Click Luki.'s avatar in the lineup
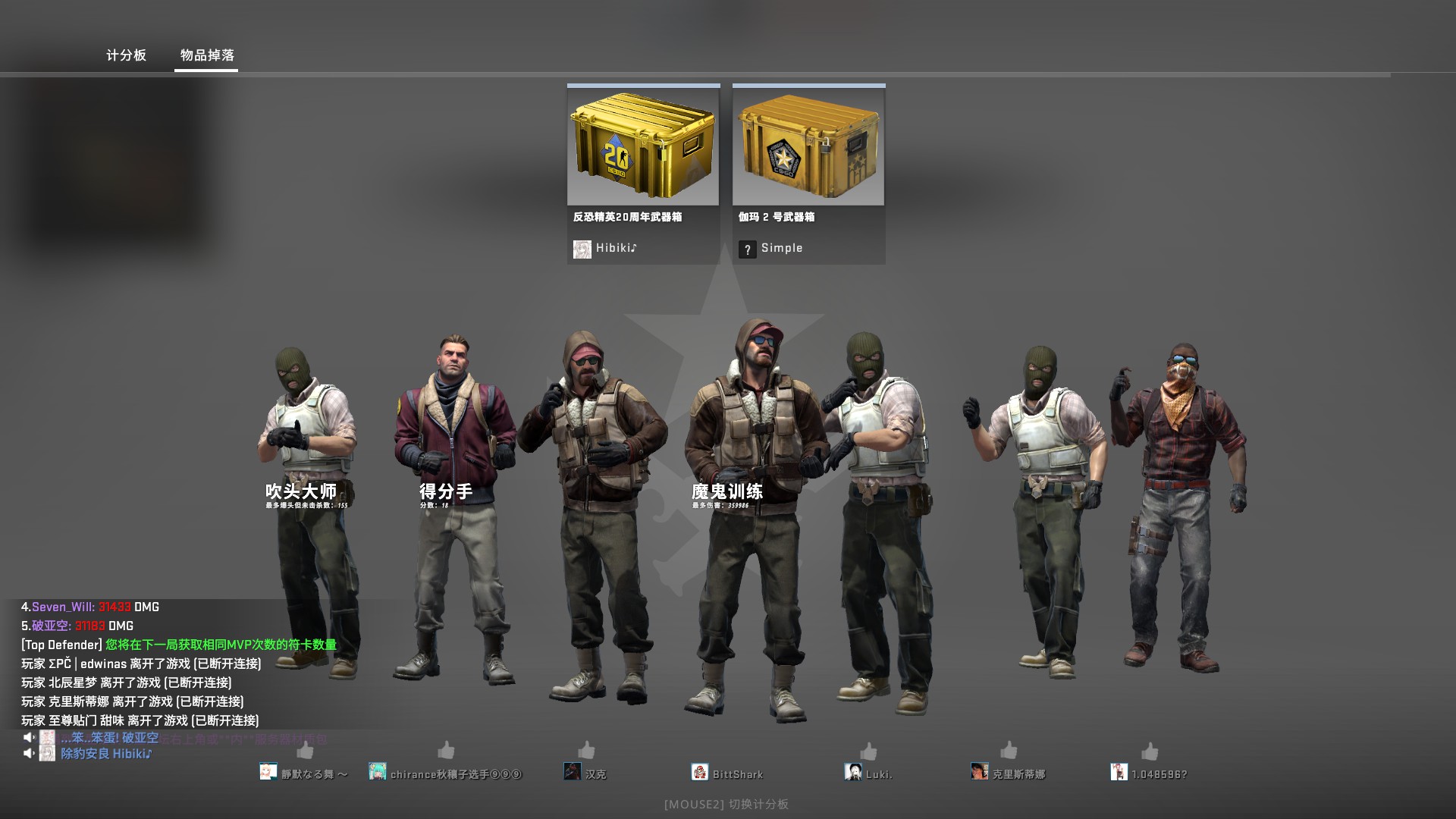The image size is (1456, 819). pyautogui.click(x=852, y=772)
